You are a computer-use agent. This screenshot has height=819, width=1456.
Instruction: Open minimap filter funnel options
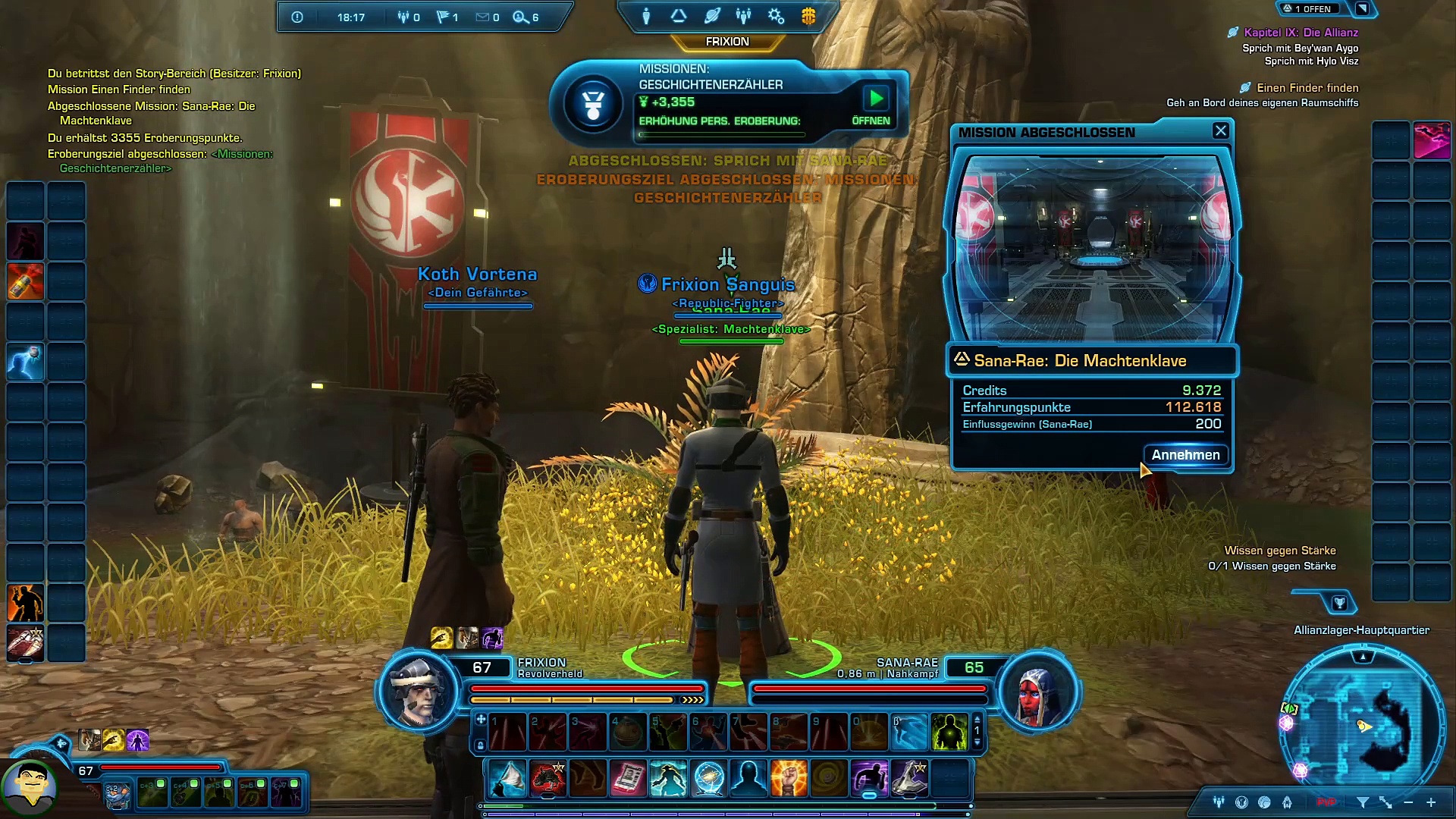coord(1362,802)
